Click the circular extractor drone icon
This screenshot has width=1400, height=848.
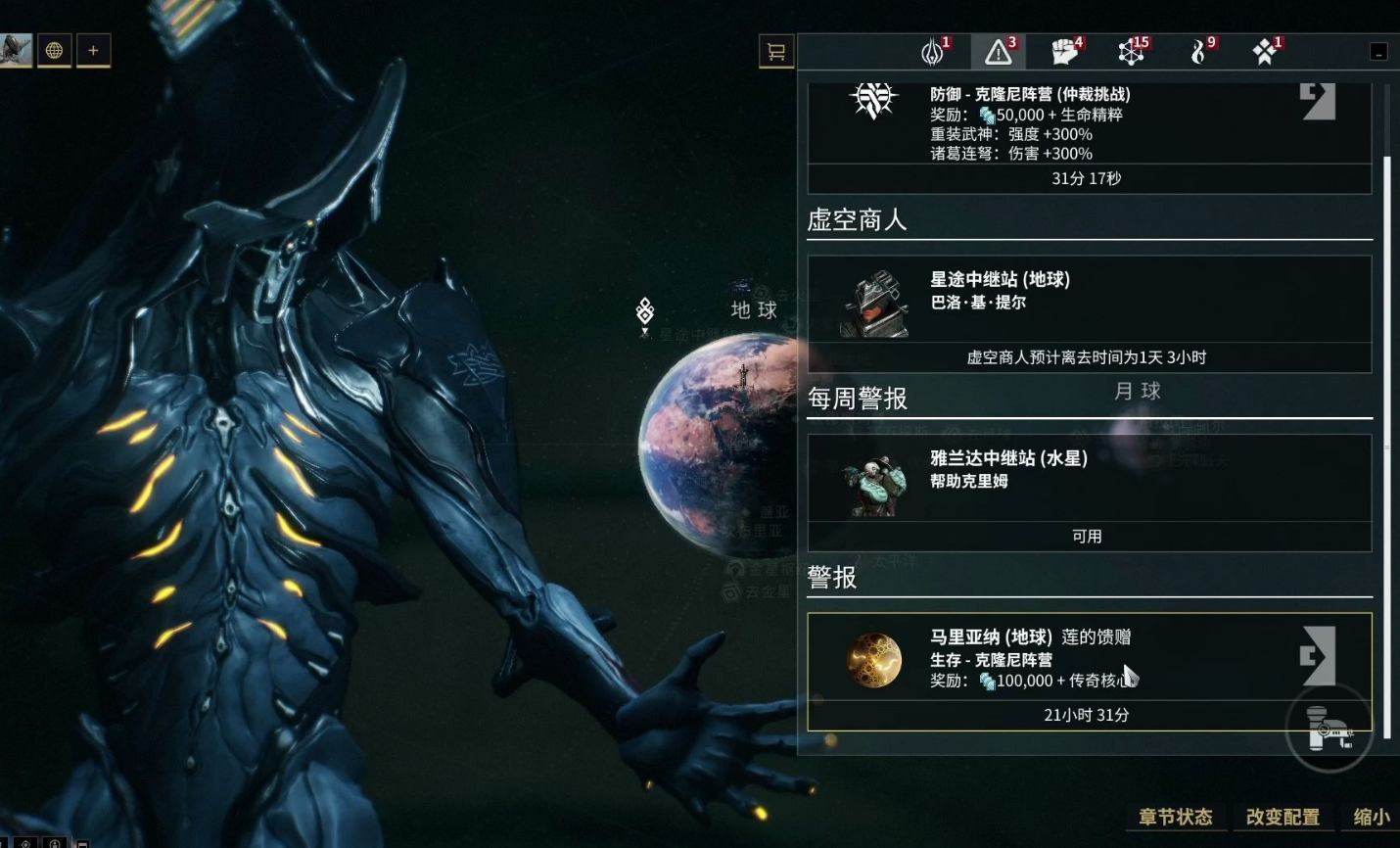pyautogui.click(x=1329, y=730)
